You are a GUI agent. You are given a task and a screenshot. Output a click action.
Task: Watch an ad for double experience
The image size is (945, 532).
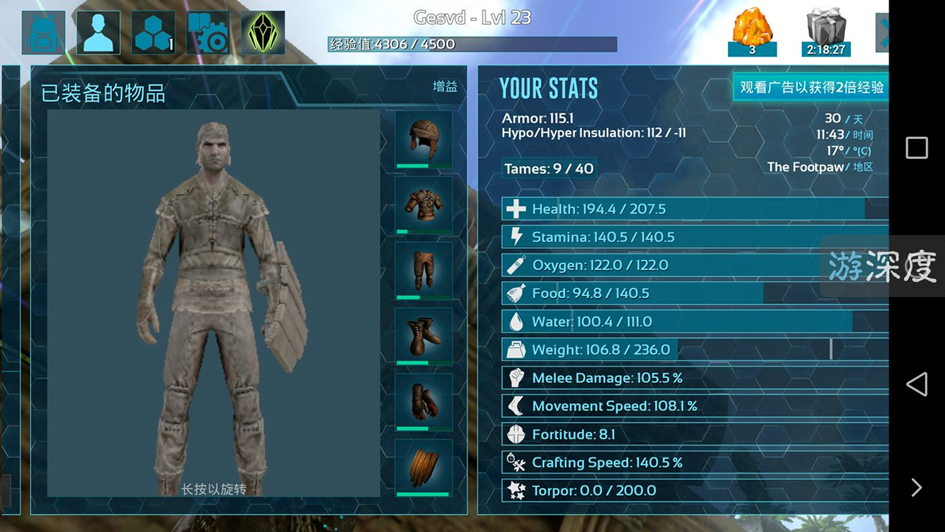(x=811, y=87)
